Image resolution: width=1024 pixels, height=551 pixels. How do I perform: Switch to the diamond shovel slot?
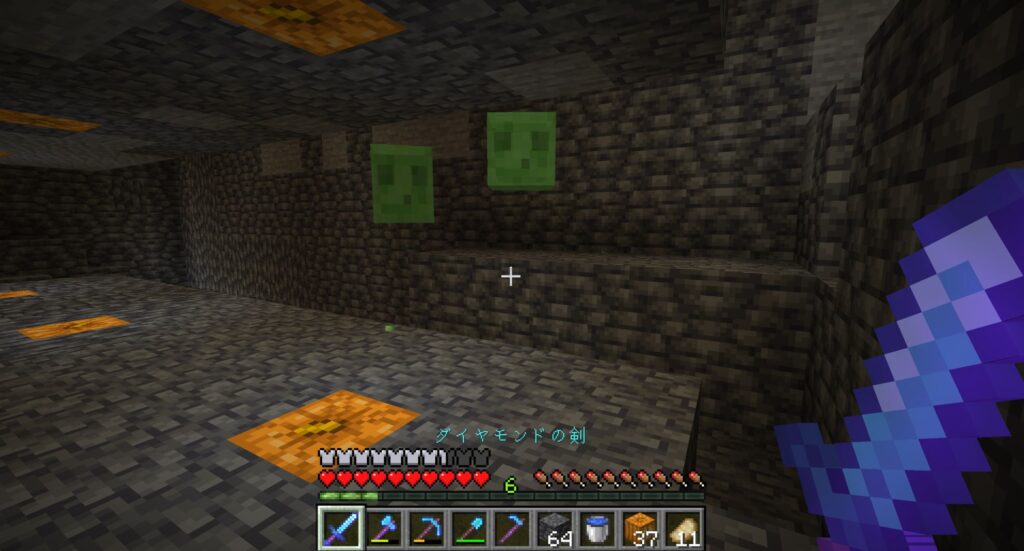pyautogui.click(x=468, y=526)
